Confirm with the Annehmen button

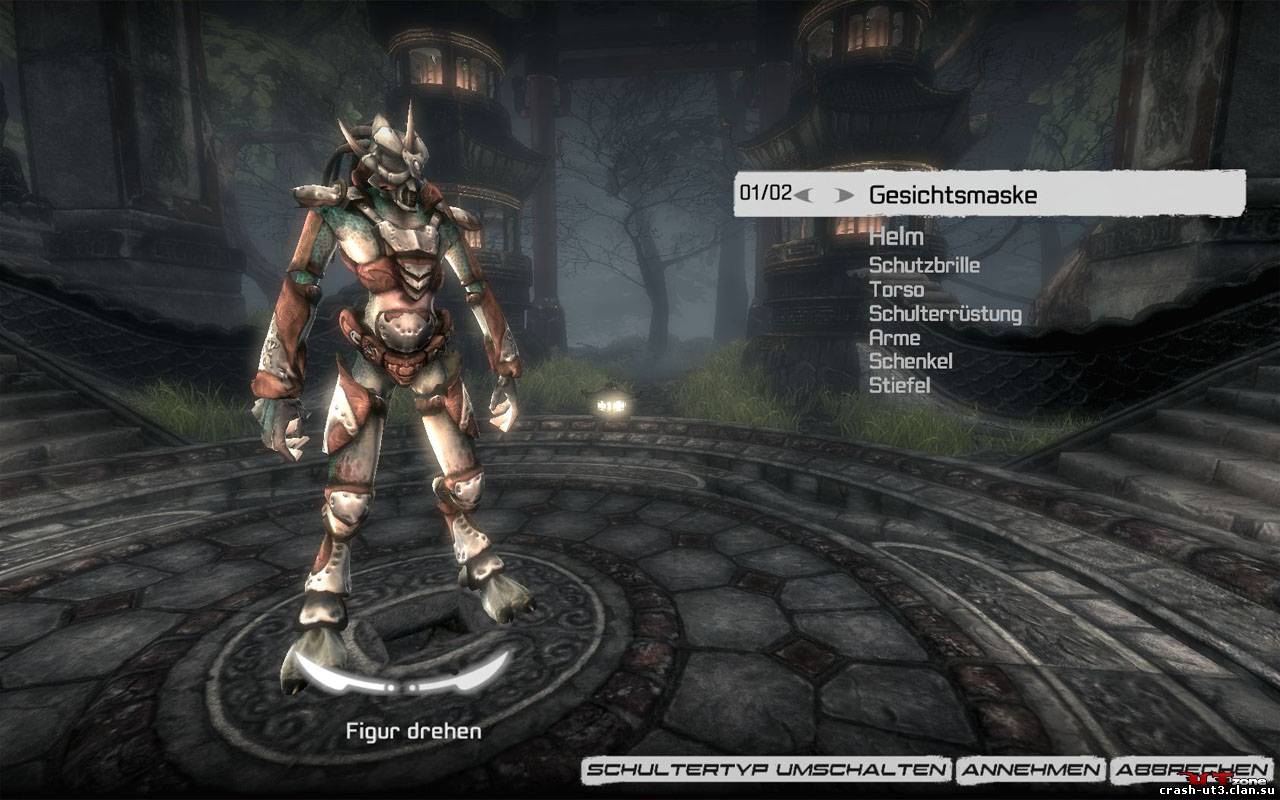click(1031, 769)
